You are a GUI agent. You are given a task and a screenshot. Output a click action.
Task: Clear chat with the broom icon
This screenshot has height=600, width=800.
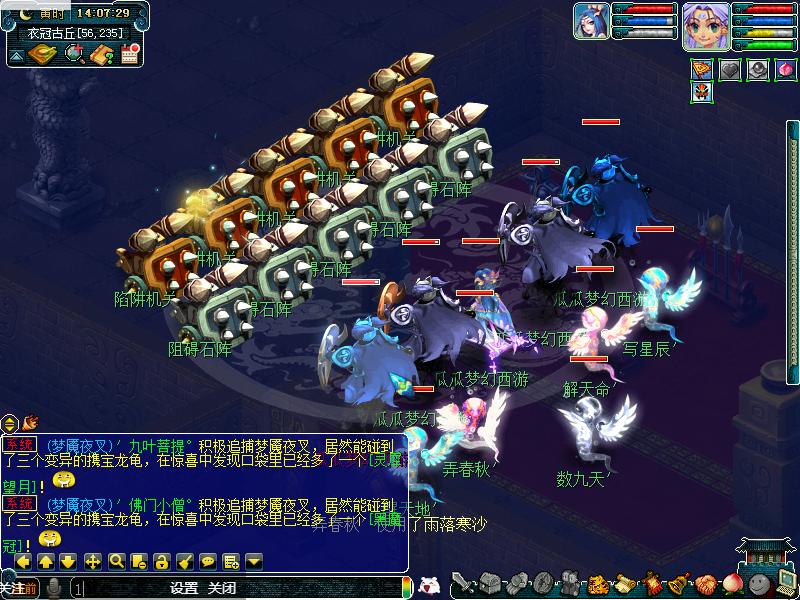pos(185,562)
